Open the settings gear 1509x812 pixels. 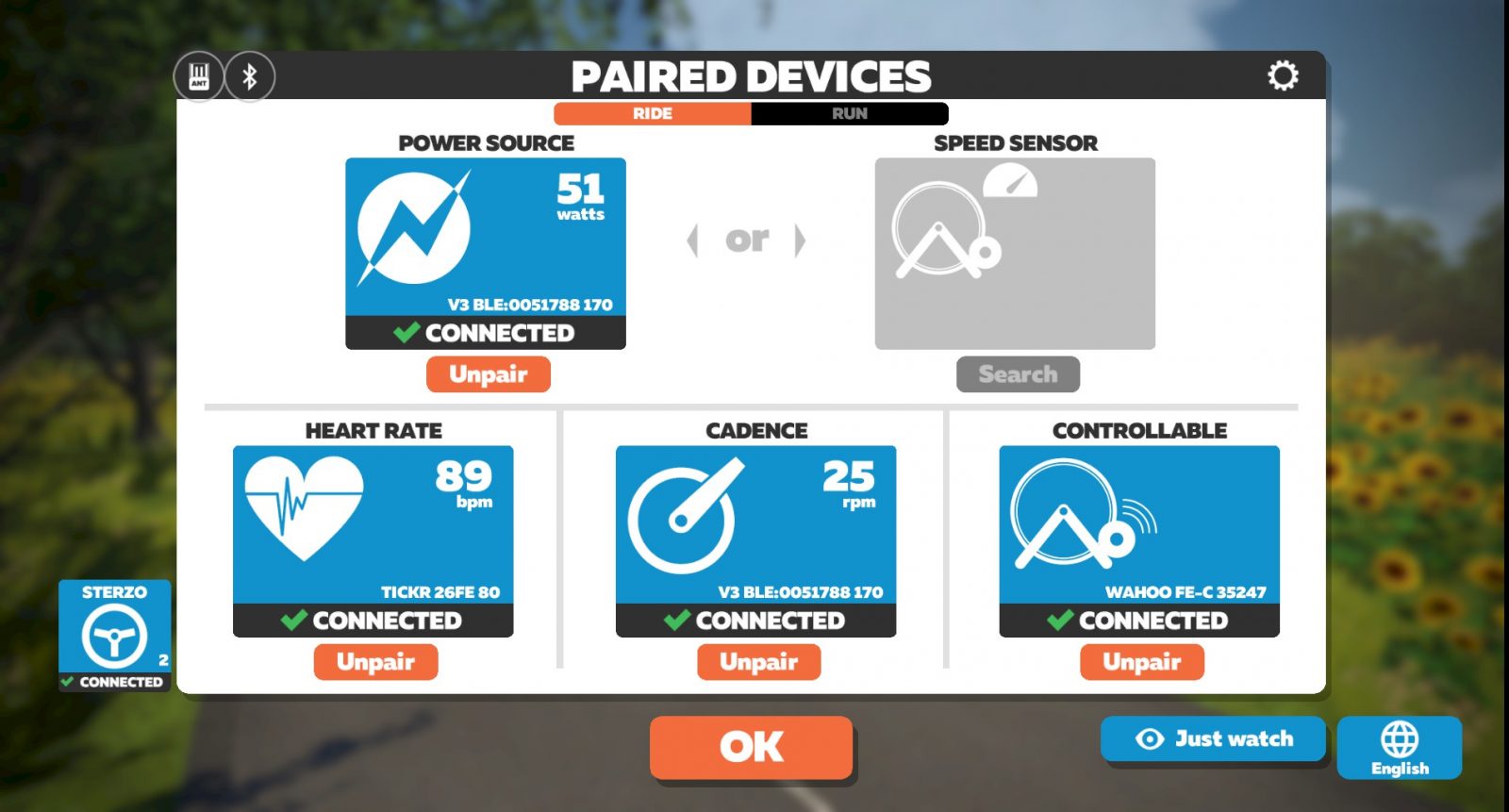click(x=1283, y=75)
